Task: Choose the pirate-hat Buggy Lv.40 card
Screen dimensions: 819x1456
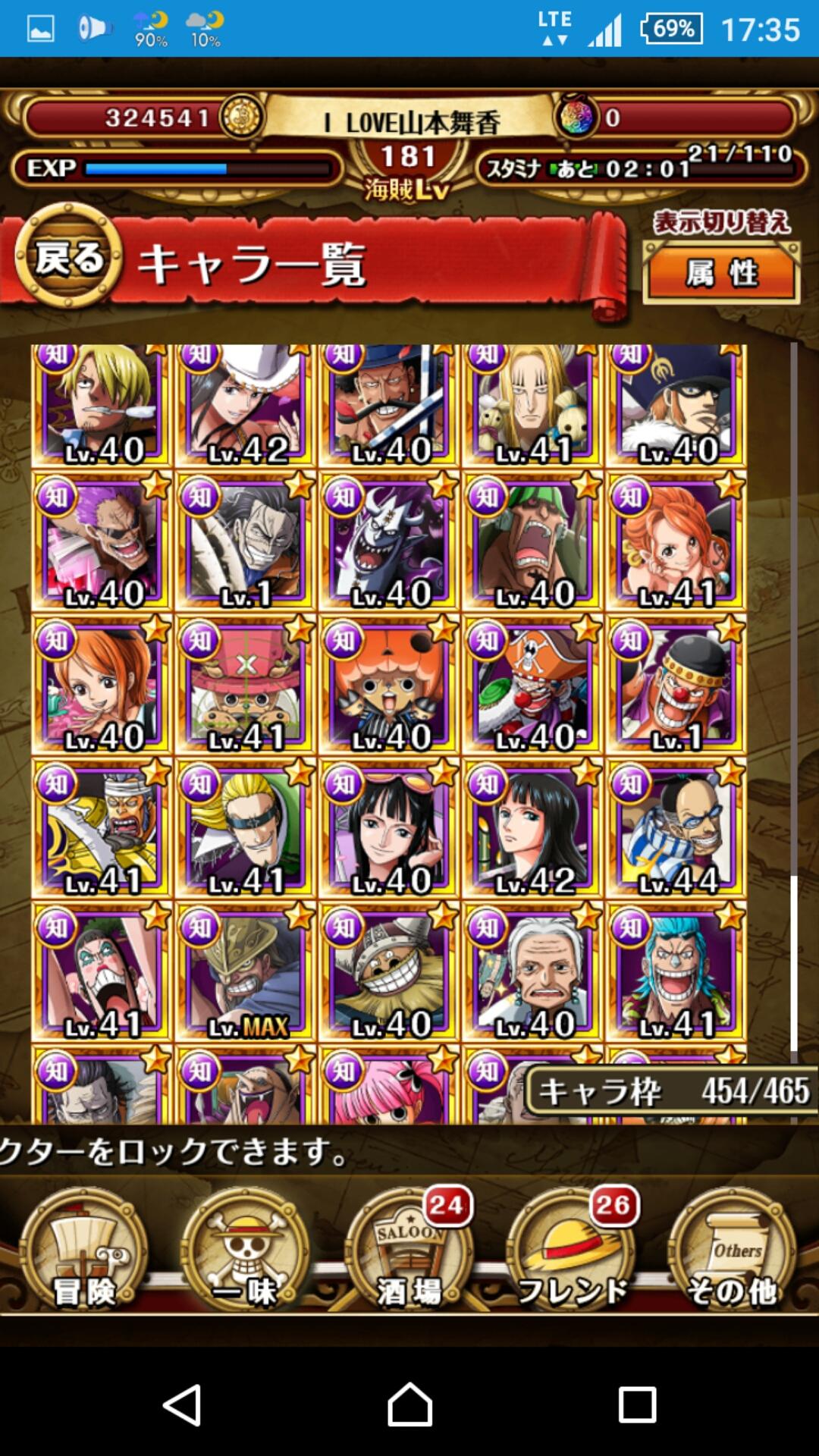Action: pos(532,686)
